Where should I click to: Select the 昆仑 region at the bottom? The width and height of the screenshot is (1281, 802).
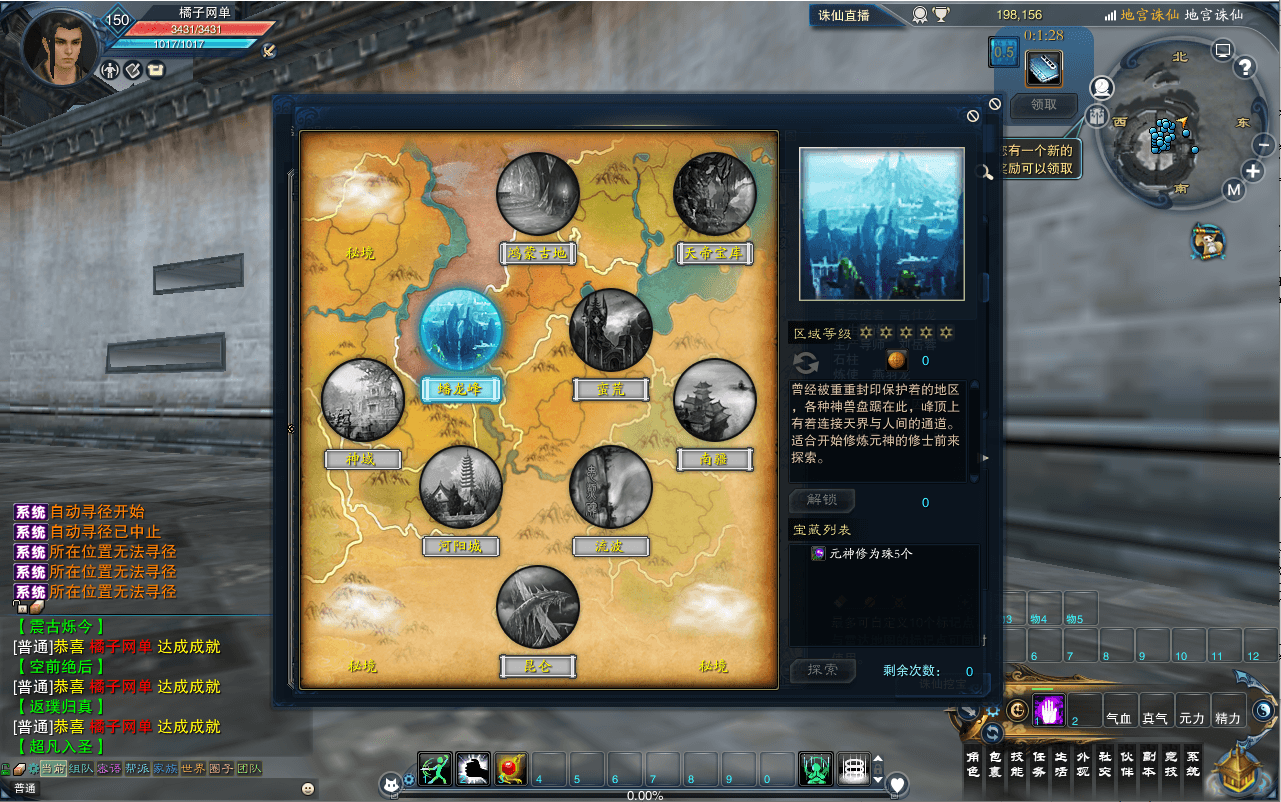pyautogui.click(x=538, y=608)
